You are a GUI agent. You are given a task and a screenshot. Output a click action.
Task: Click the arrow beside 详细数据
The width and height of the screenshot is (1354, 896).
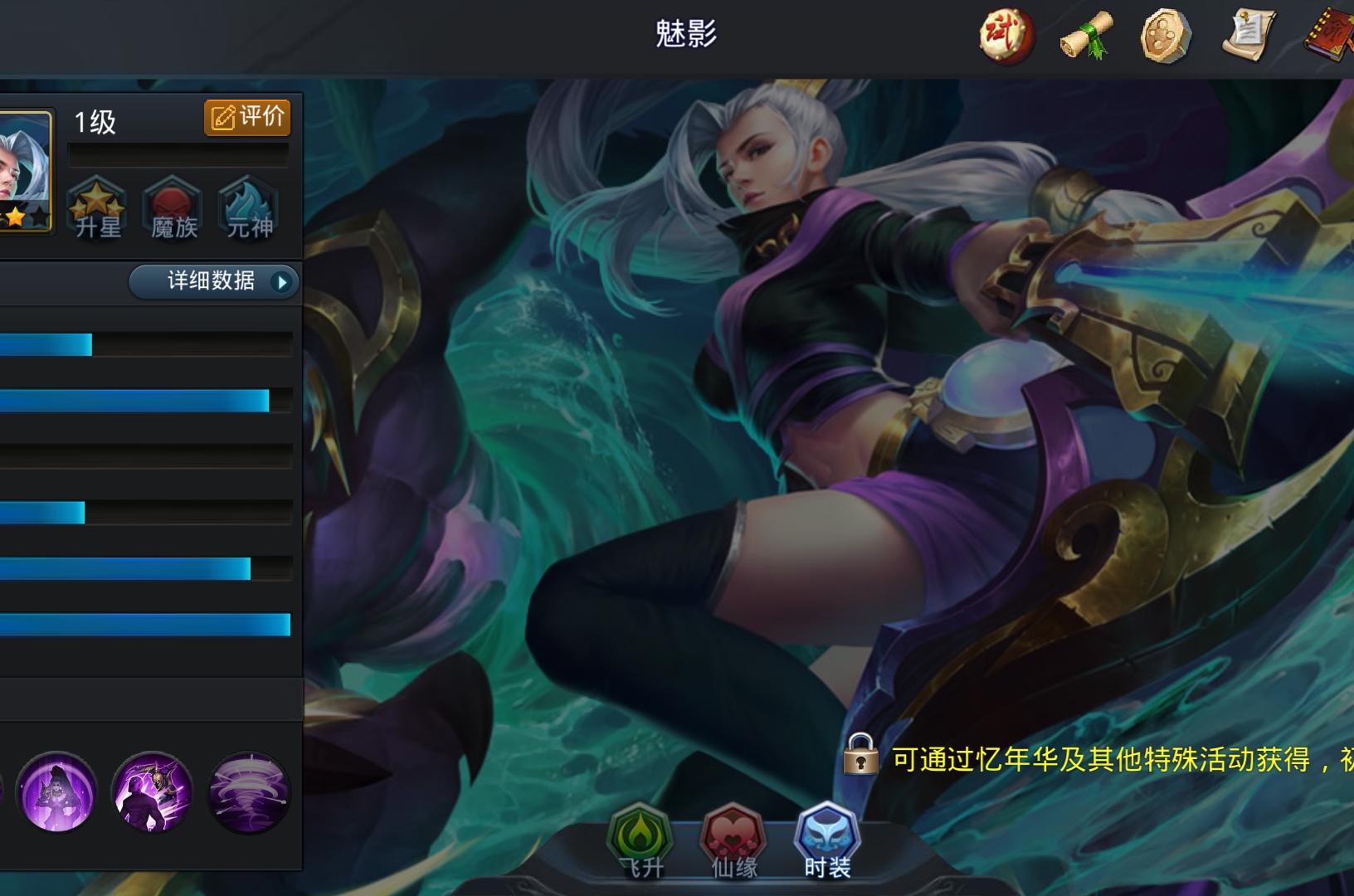(283, 282)
